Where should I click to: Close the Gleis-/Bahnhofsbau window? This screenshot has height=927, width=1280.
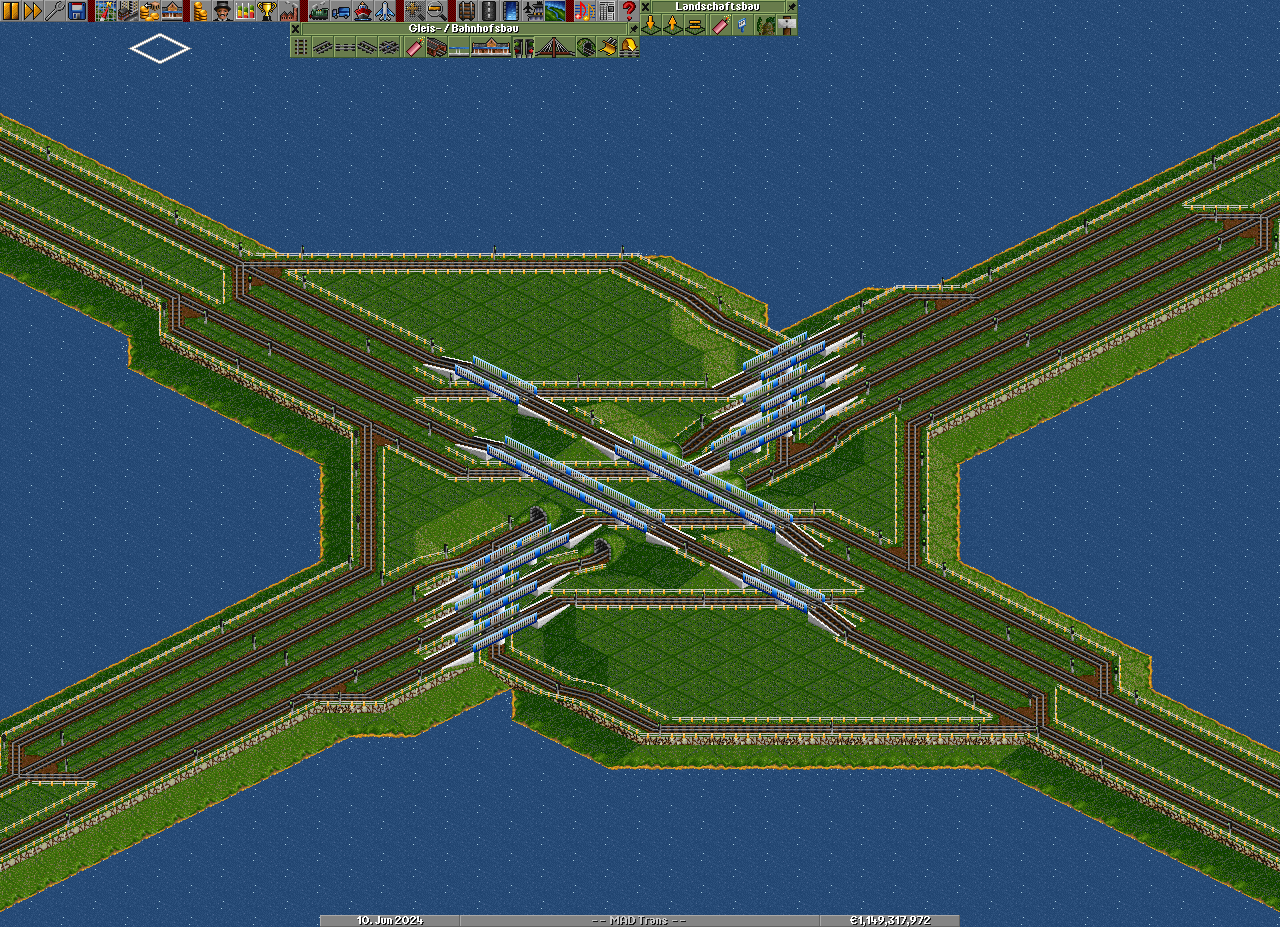[296, 28]
